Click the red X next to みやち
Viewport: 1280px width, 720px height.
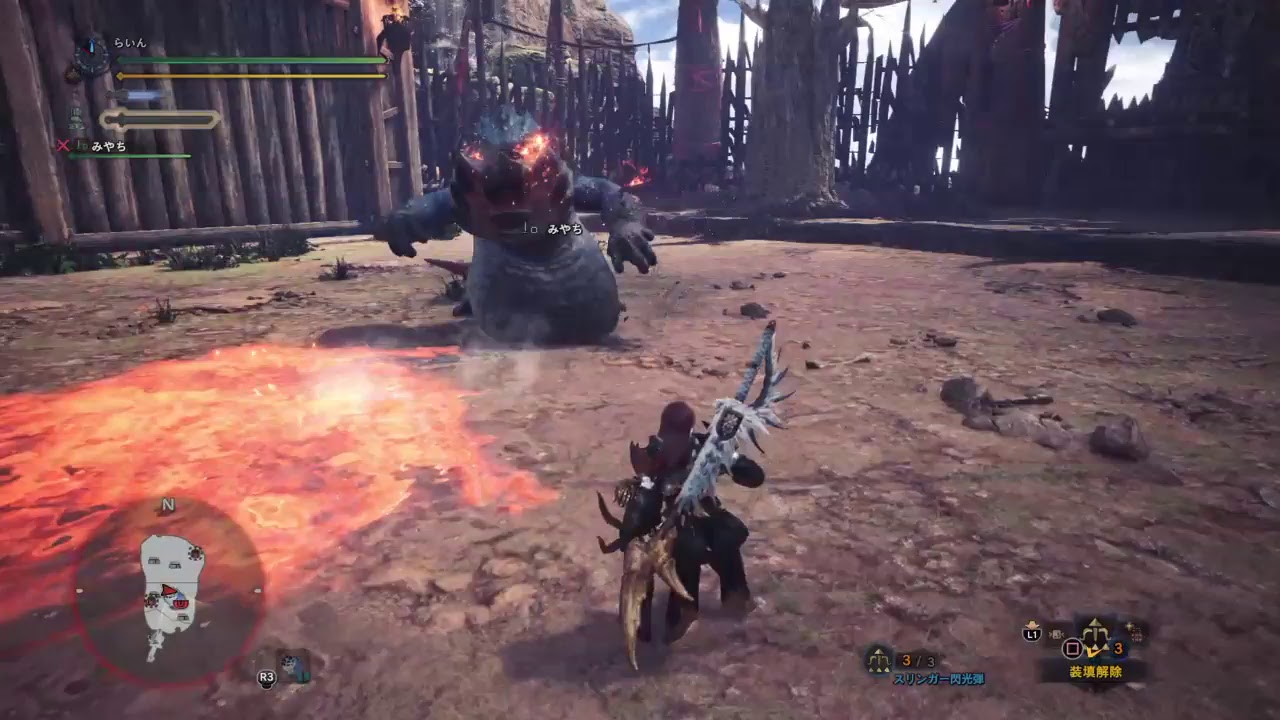pyautogui.click(x=63, y=145)
